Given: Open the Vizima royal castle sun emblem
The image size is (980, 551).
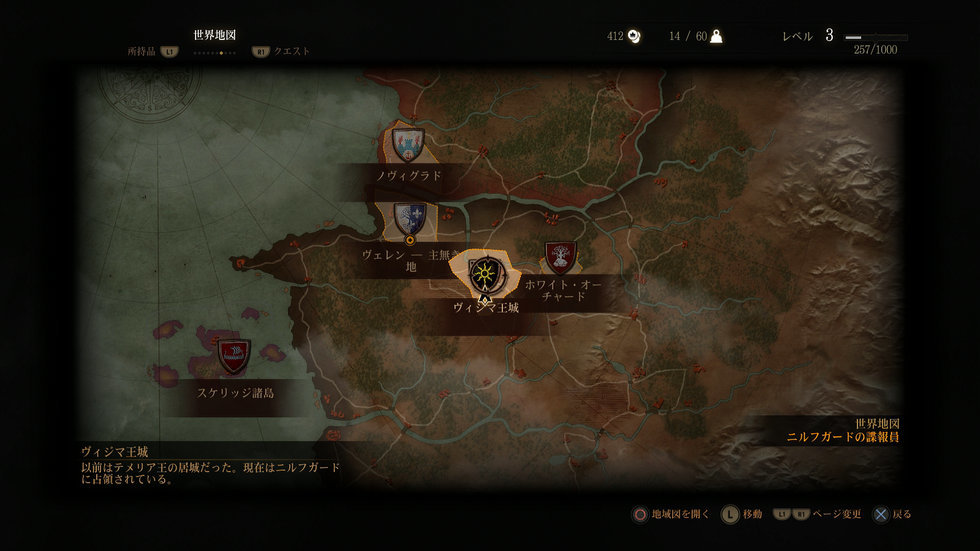Looking at the screenshot, I should tap(484, 274).
